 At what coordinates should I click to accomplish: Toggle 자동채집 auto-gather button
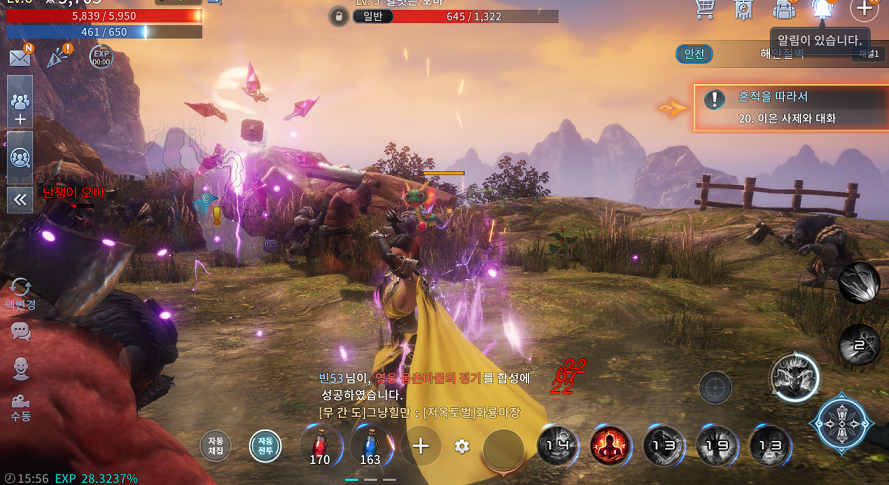pyautogui.click(x=215, y=443)
